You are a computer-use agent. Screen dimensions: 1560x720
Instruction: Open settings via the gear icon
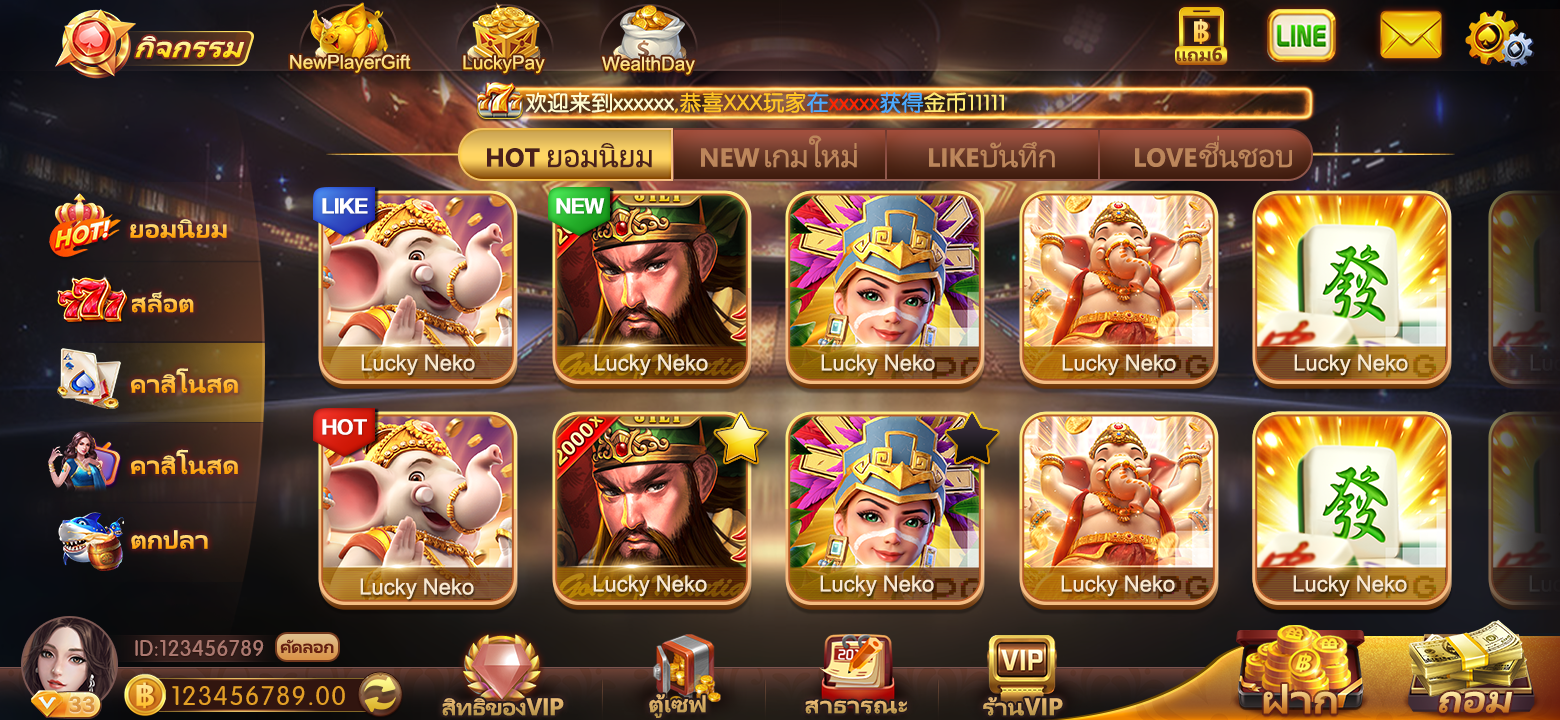[1497, 38]
